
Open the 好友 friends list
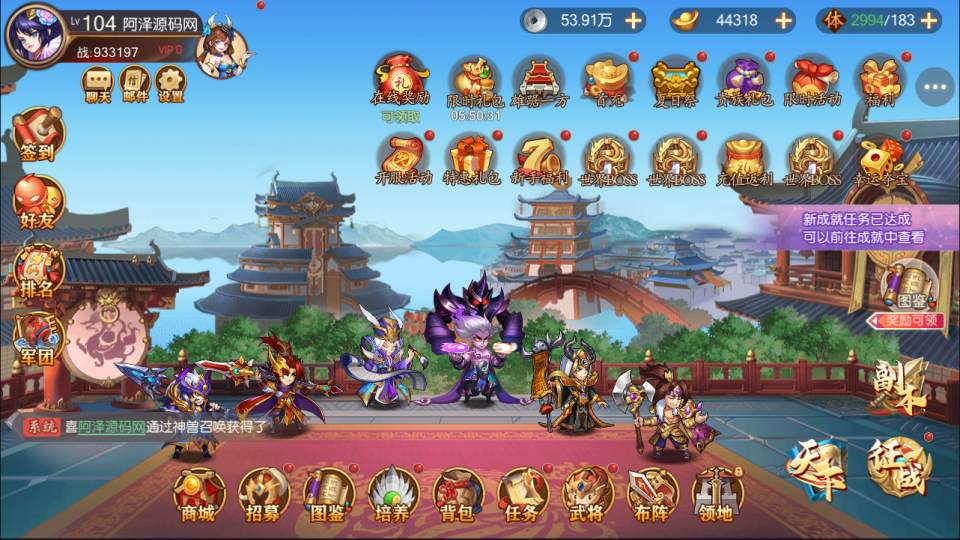(x=38, y=201)
